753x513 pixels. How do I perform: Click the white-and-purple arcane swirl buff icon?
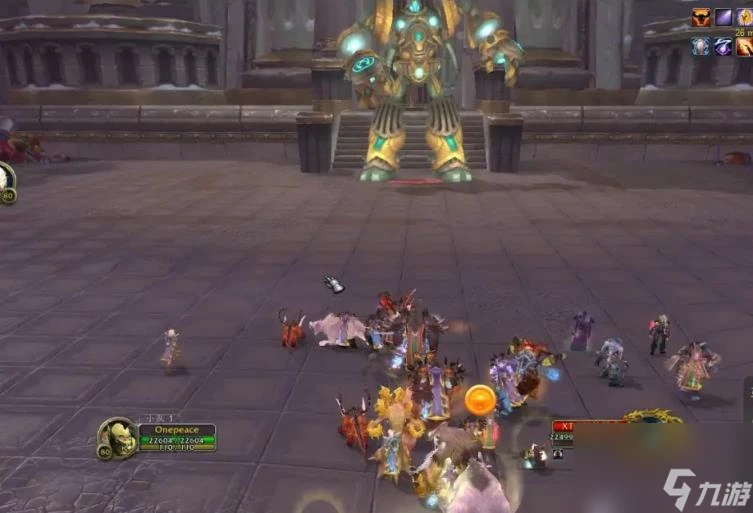(723, 46)
